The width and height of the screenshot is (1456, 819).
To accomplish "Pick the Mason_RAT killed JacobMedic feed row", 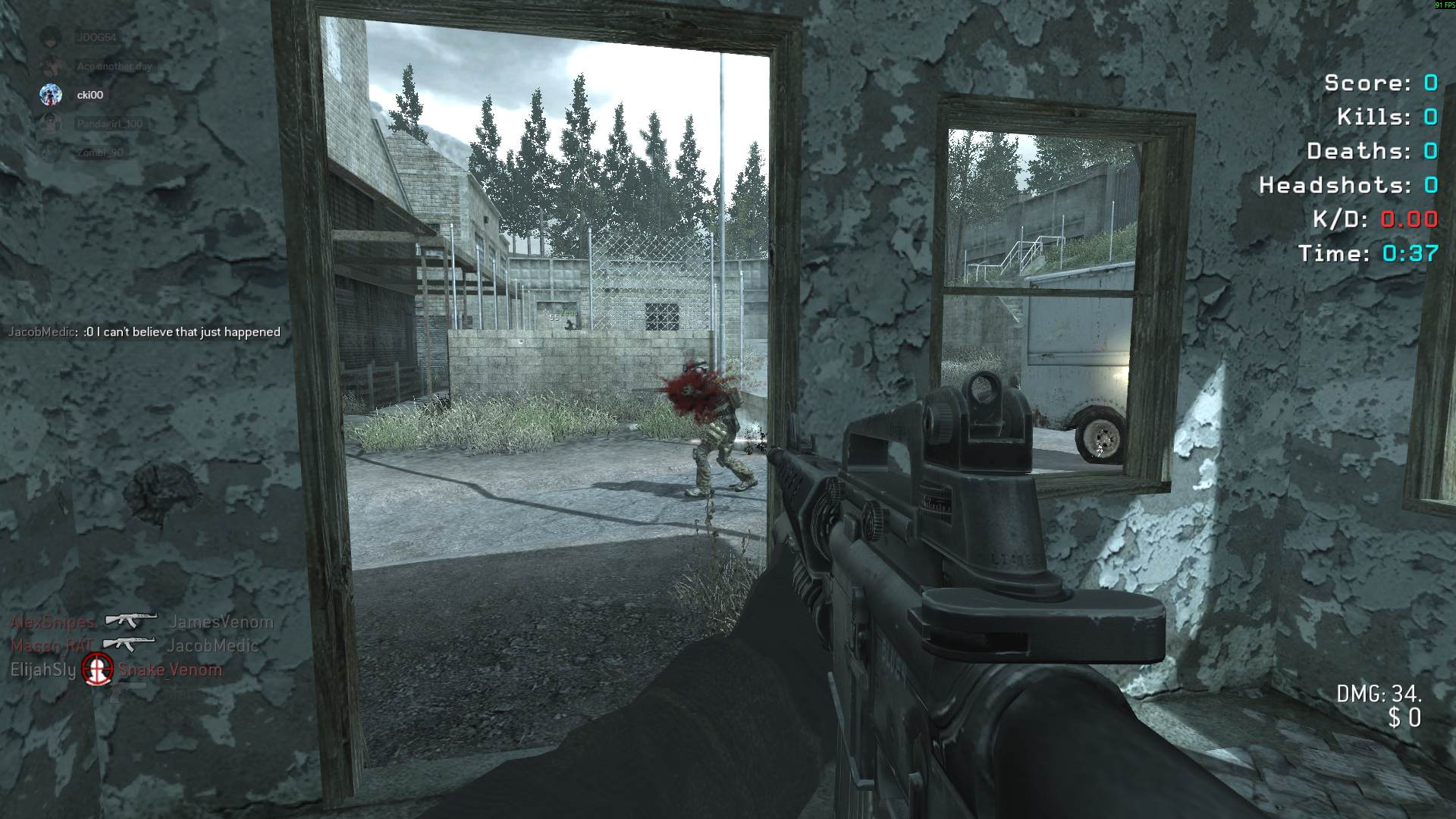I will 134,645.
